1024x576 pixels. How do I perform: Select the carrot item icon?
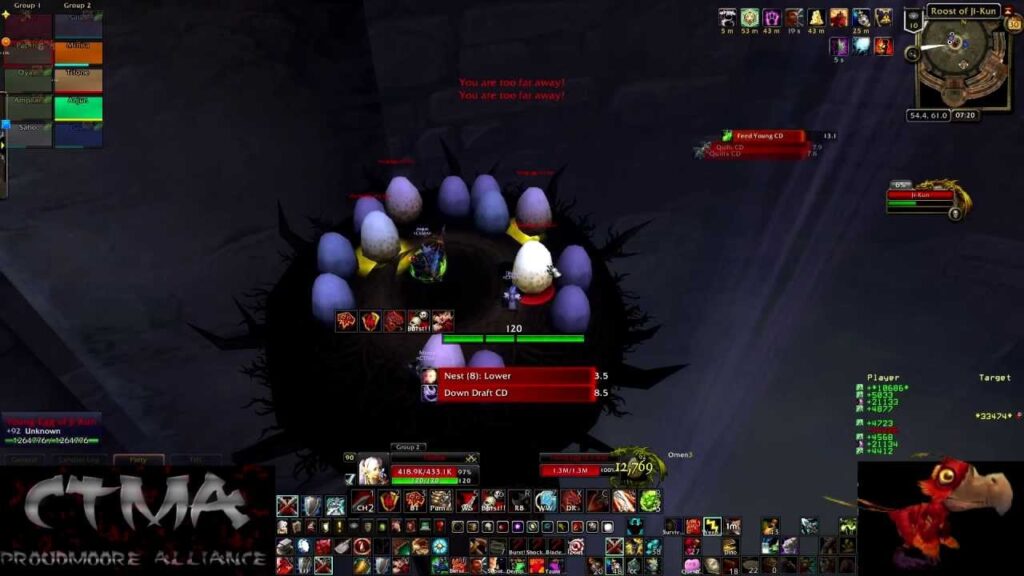point(364,565)
